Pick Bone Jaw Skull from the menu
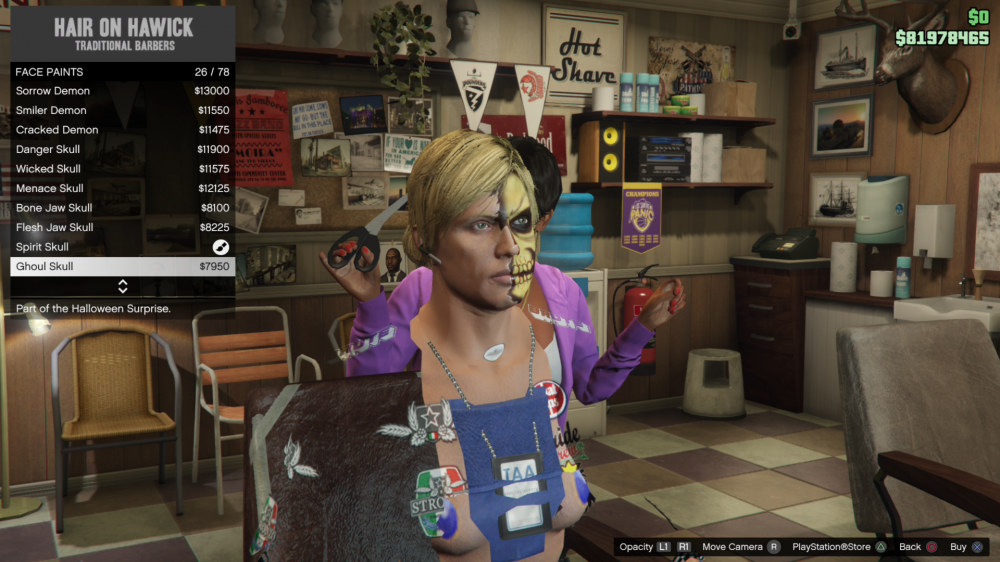The height and width of the screenshot is (562, 1000). click(122, 208)
